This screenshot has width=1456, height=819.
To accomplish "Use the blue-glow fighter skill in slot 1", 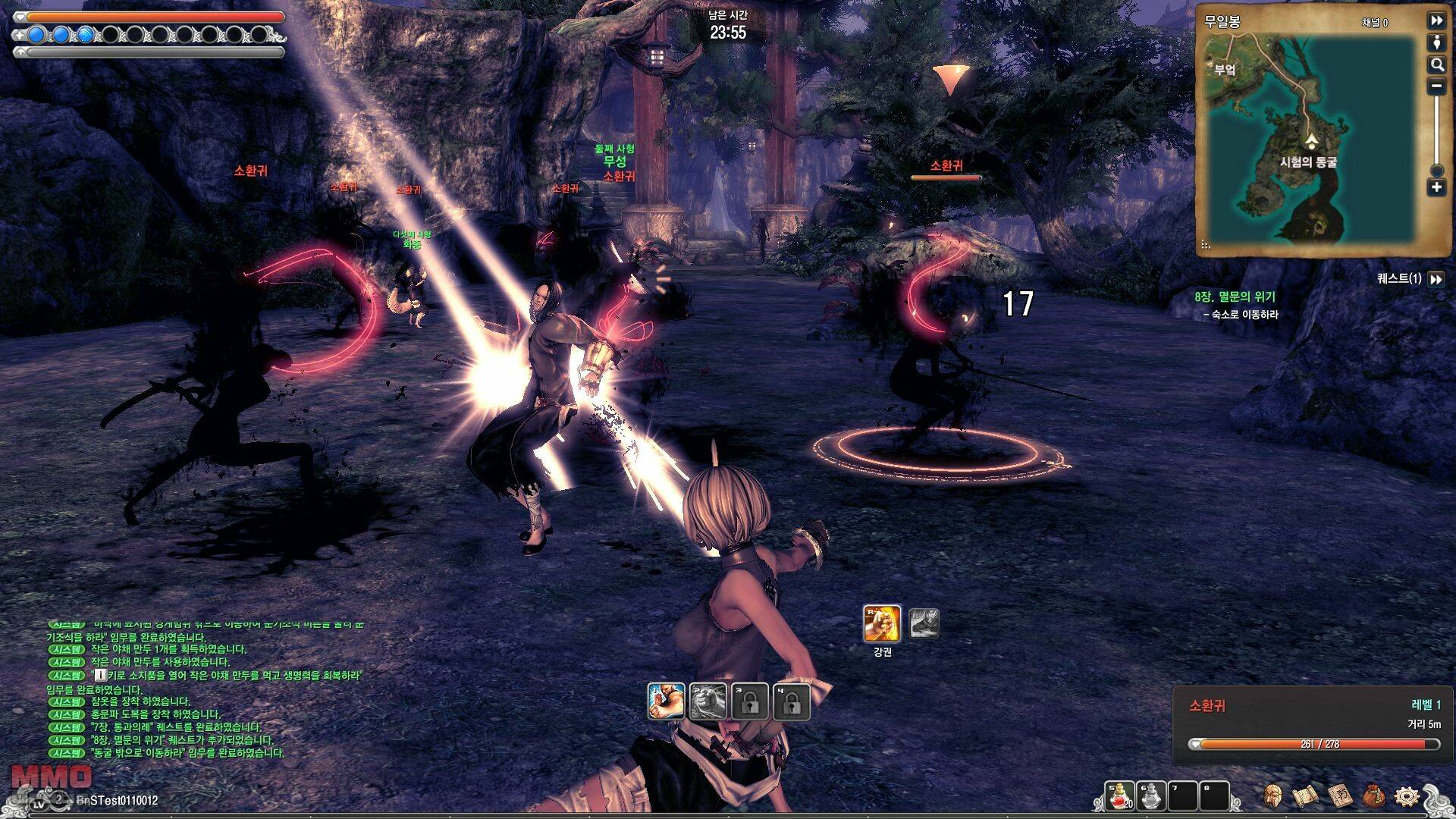I will 667,701.
